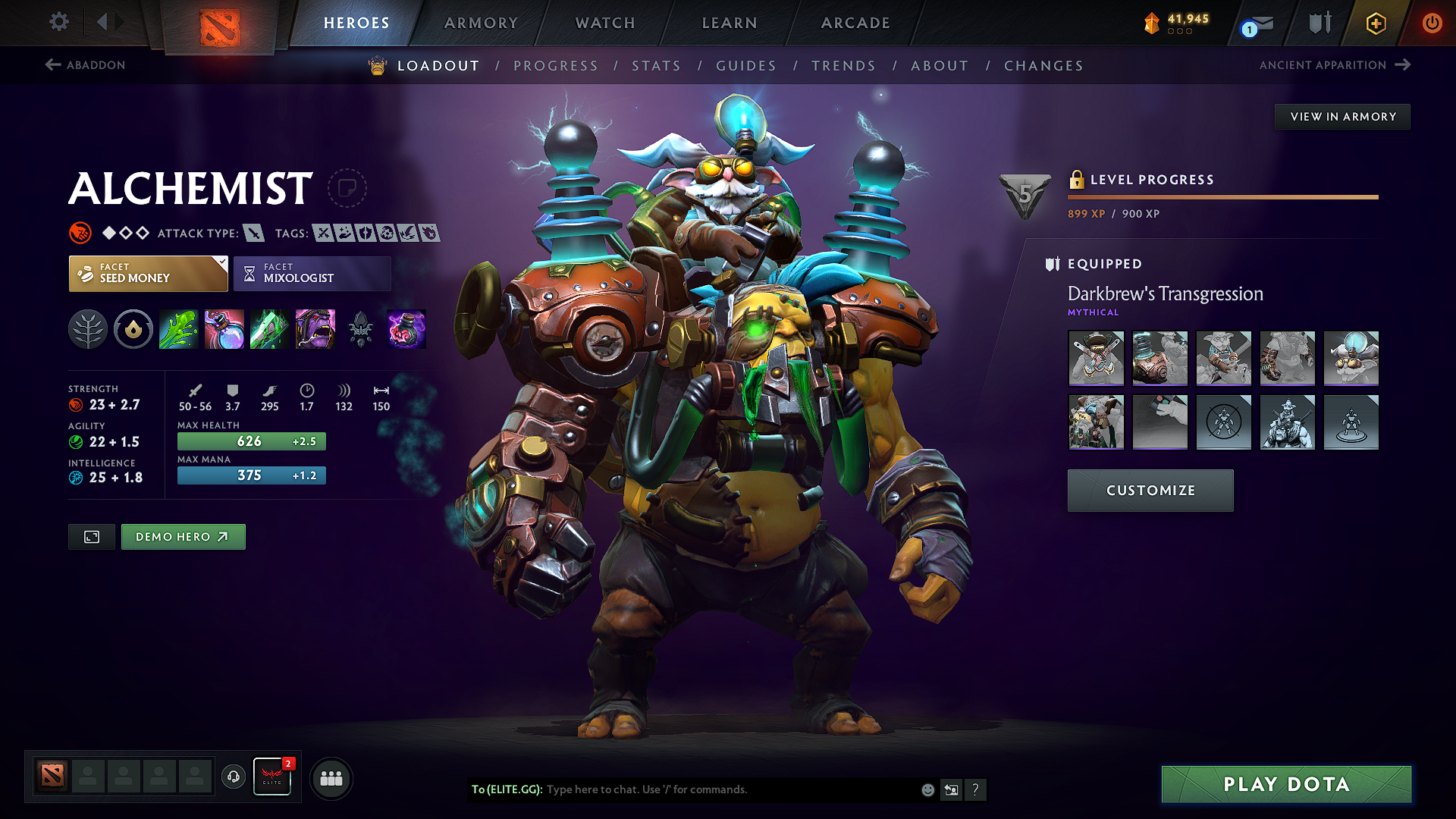Screen dimensions: 1456x819
Task: Select the Acid Spray ability icon
Action: (x=178, y=329)
